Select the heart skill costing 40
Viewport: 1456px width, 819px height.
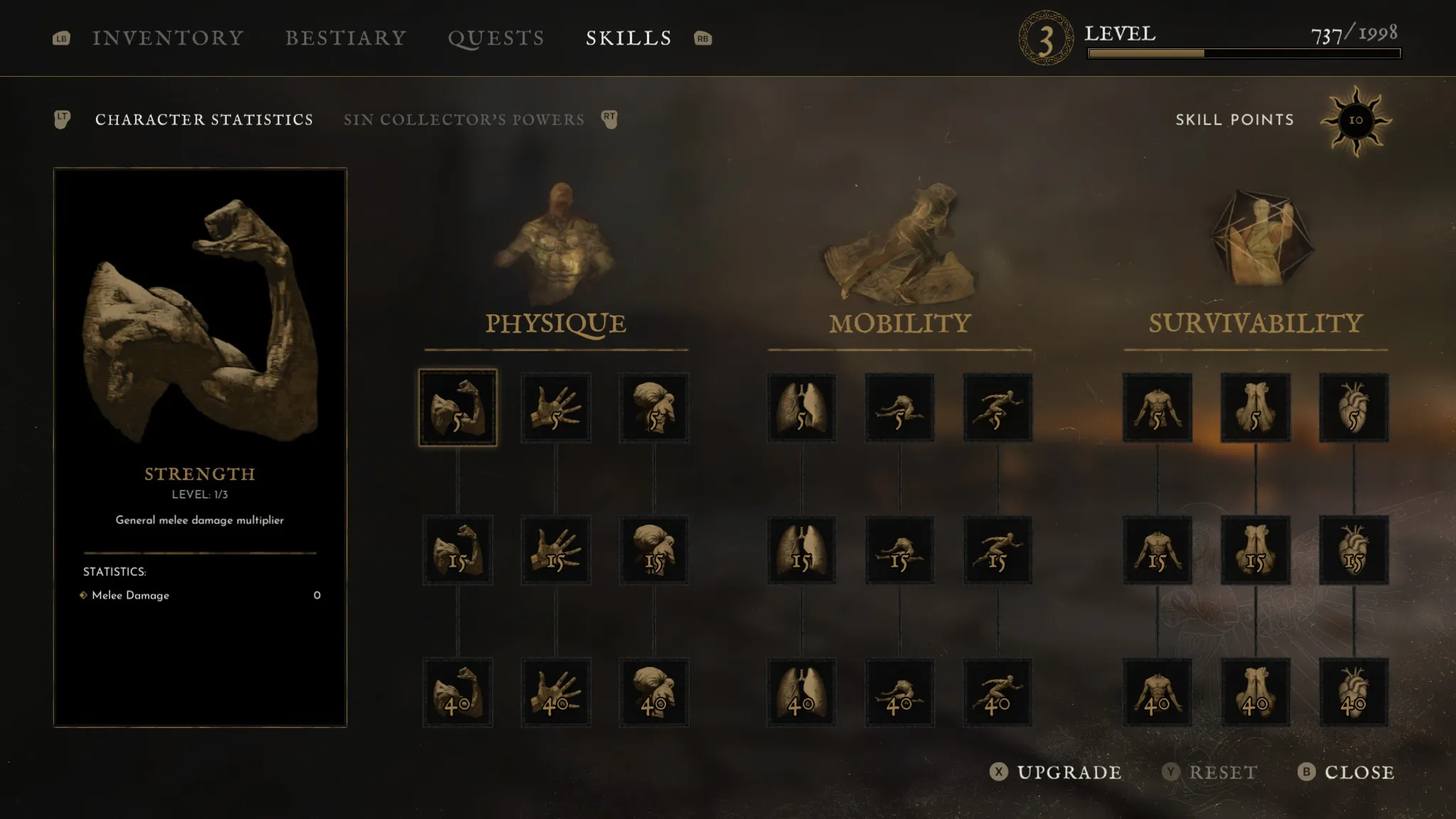(x=1354, y=692)
